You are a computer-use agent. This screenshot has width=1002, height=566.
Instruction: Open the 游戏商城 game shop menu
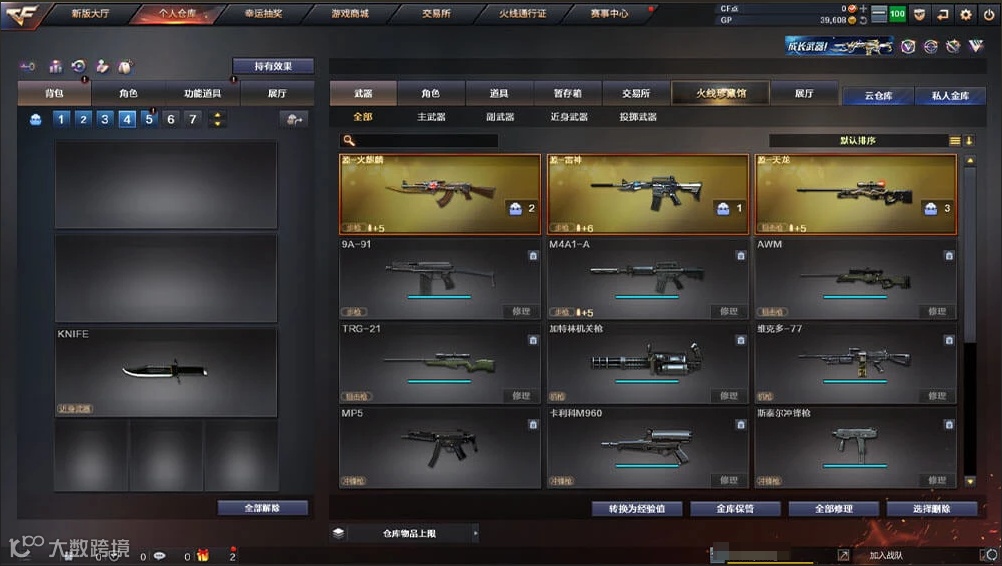(349, 14)
